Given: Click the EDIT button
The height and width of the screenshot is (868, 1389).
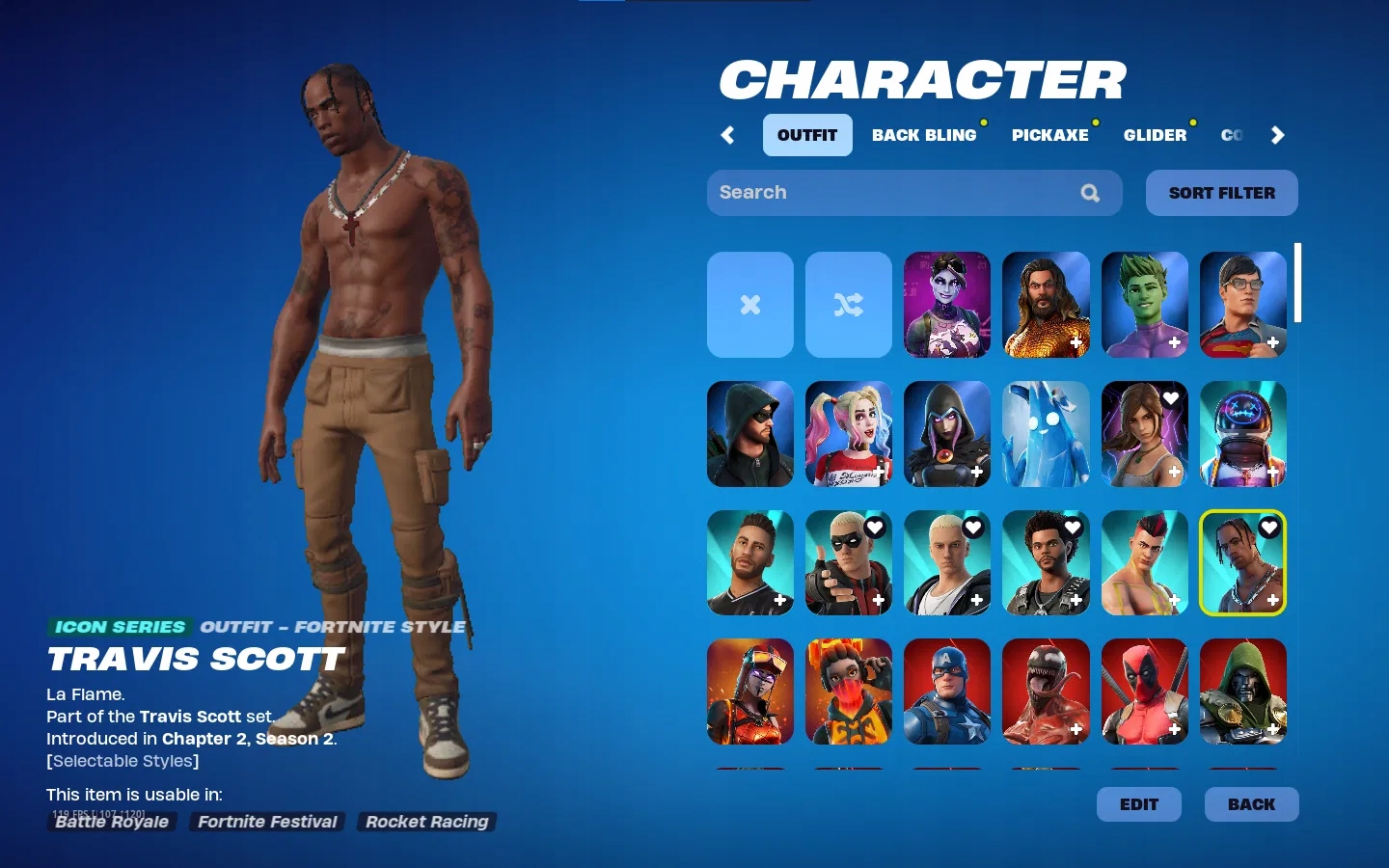Looking at the screenshot, I should tap(1139, 804).
